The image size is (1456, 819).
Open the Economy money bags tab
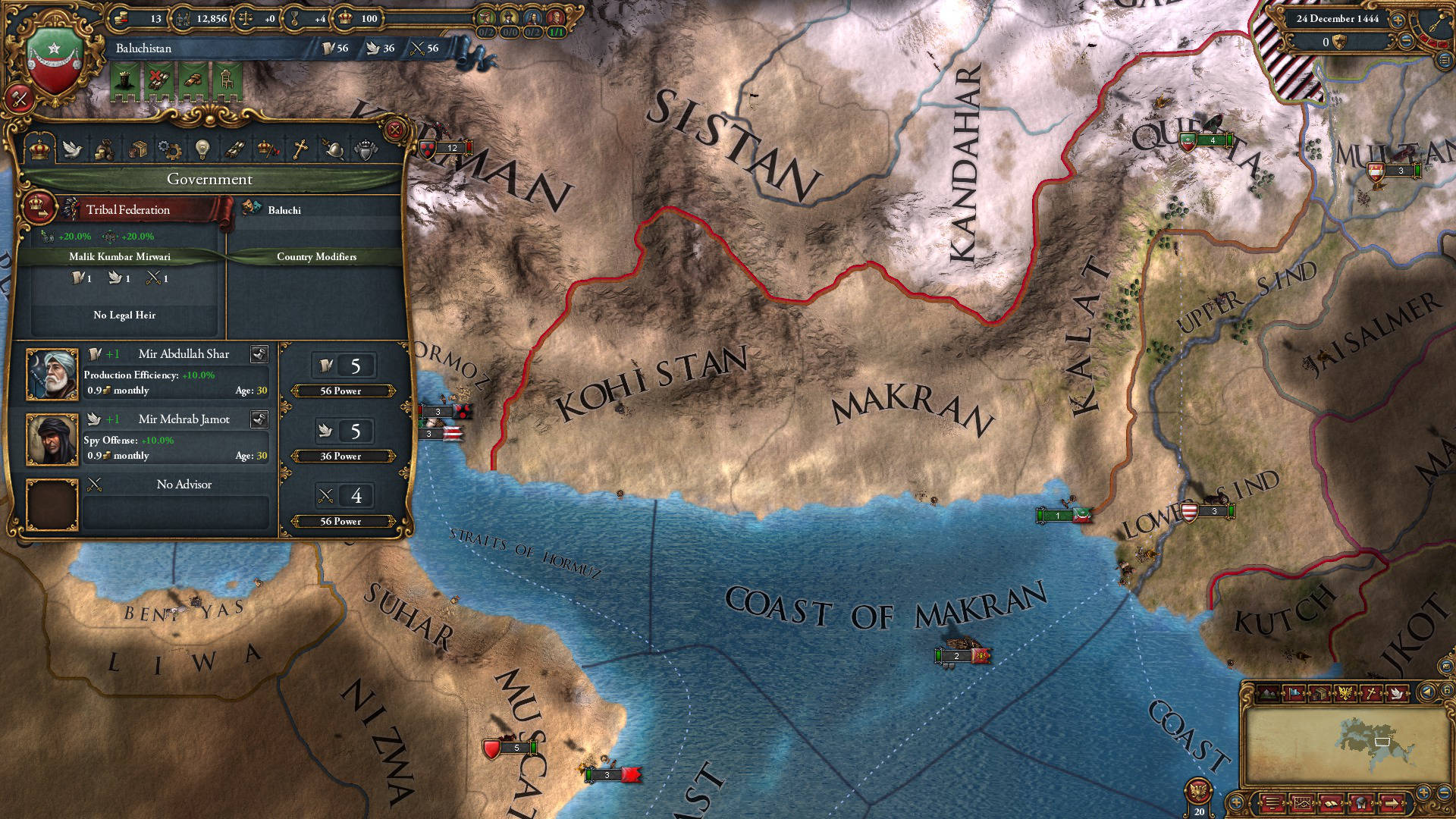click(105, 149)
